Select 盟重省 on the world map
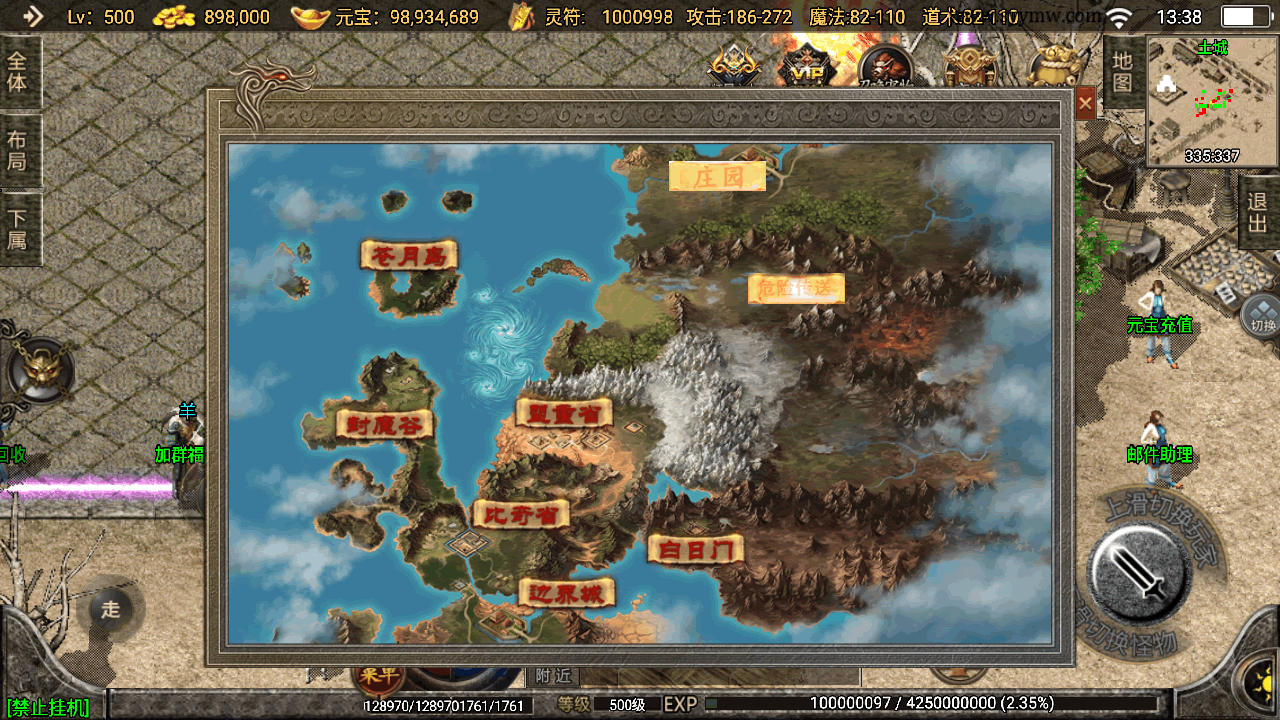The height and width of the screenshot is (720, 1280). tap(564, 413)
